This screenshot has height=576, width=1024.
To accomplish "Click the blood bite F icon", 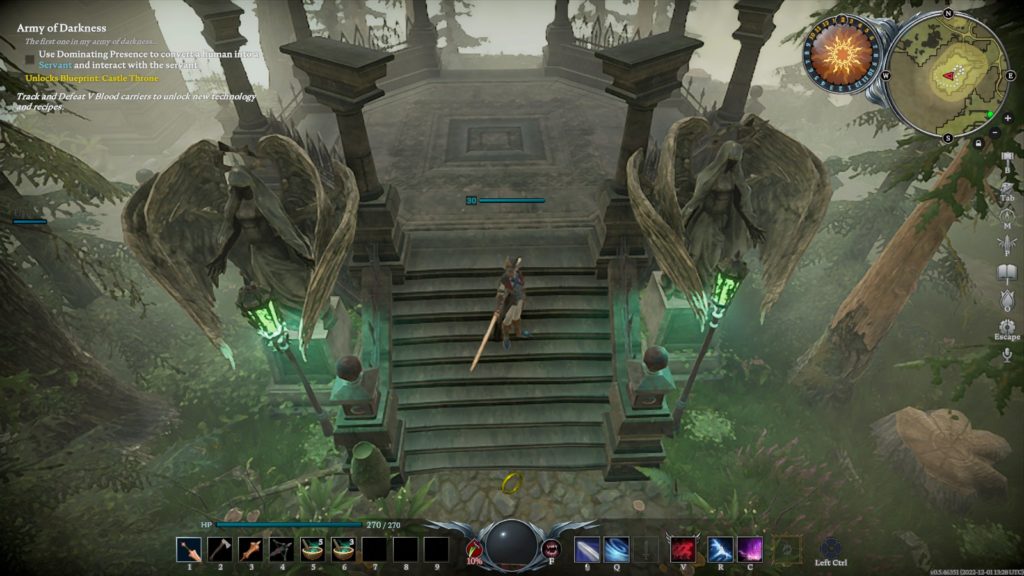I will coord(551,548).
